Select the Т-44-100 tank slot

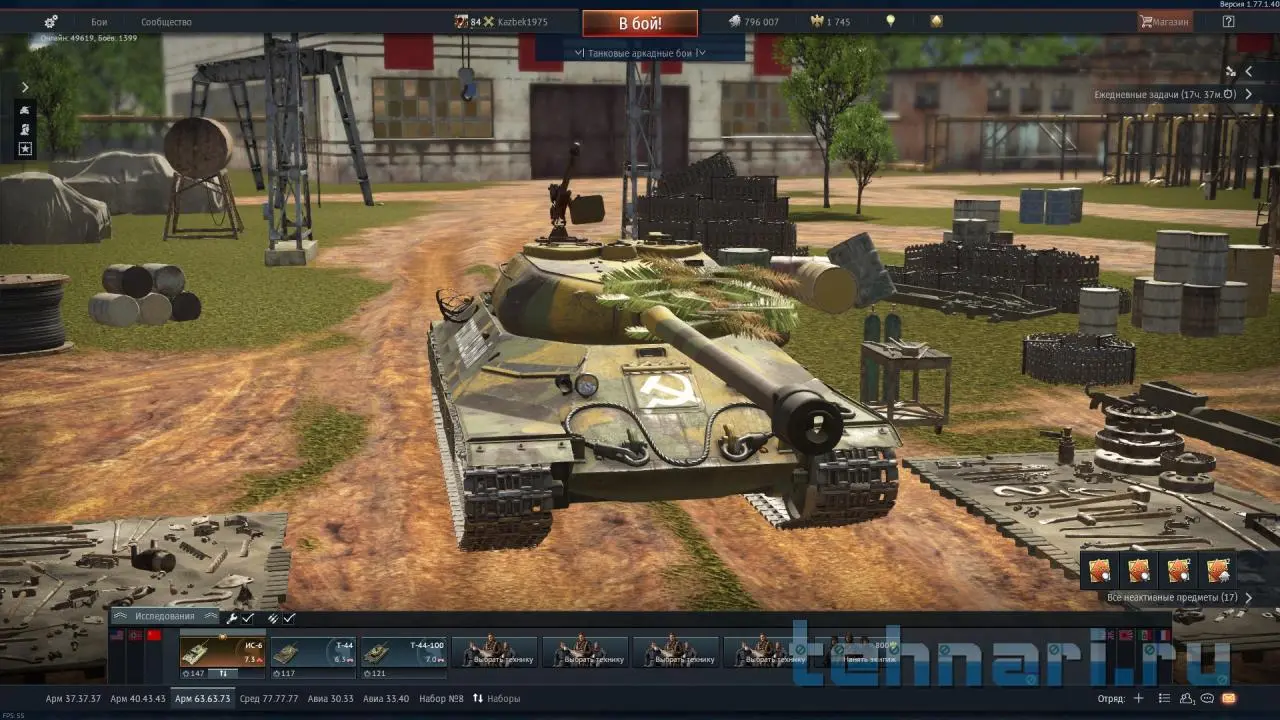[403, 652]
